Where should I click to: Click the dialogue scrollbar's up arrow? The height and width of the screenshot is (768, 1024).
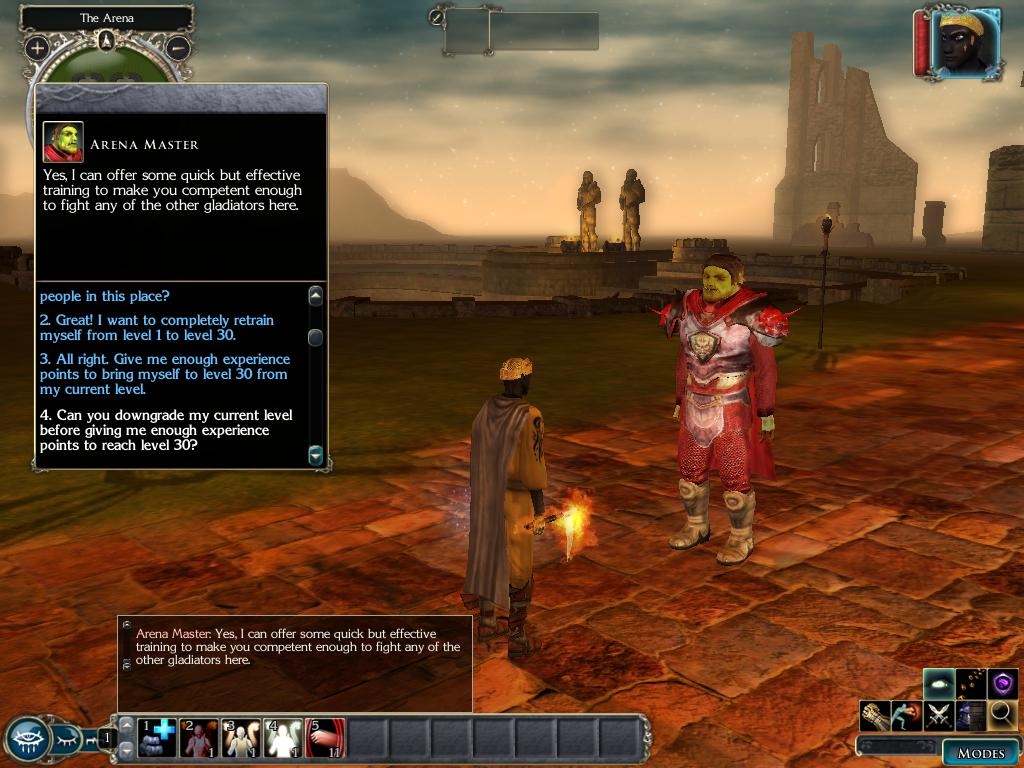[316, 296]
